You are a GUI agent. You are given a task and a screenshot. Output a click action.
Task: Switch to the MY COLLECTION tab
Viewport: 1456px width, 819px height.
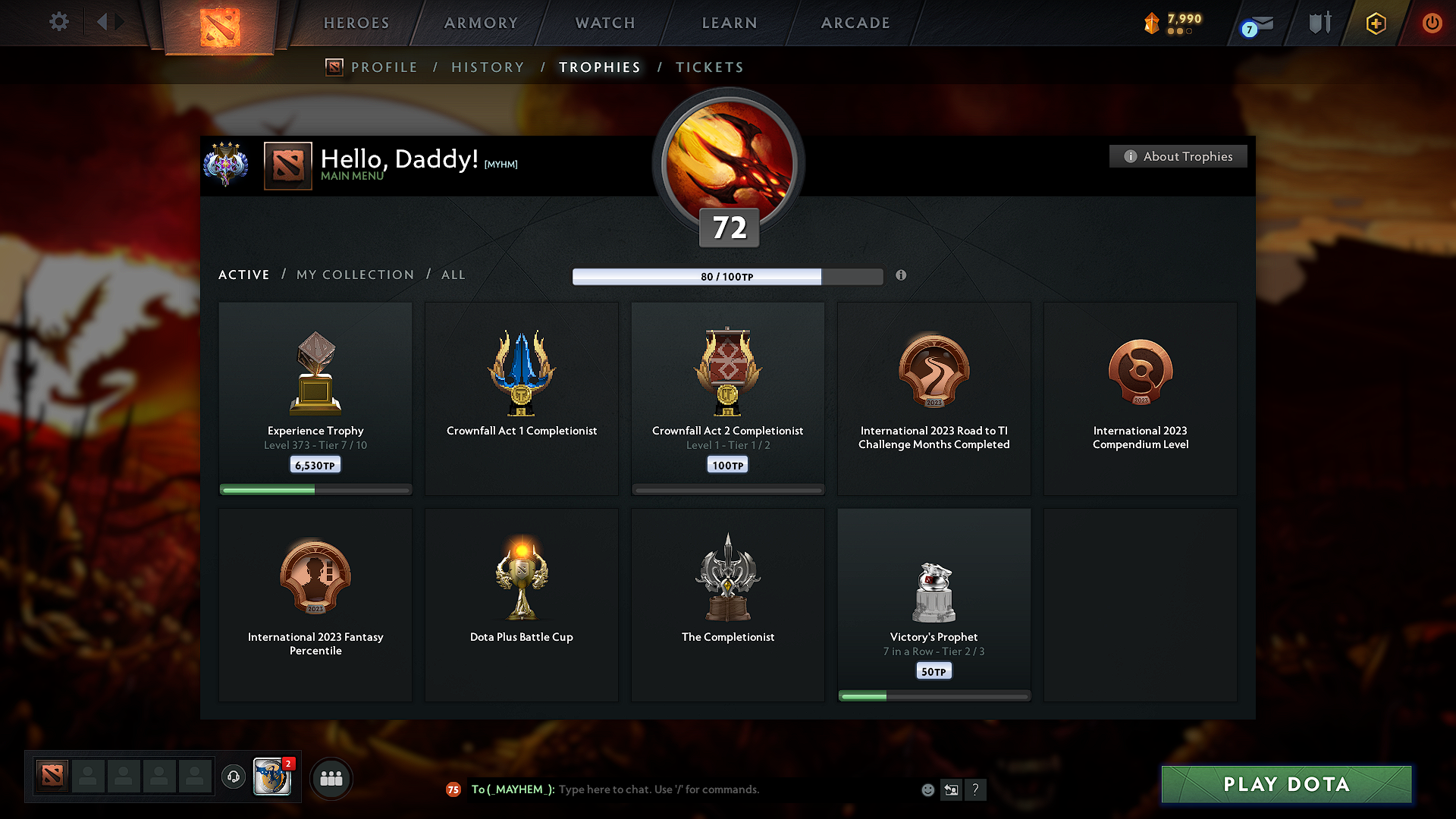(x=354, y=275)
